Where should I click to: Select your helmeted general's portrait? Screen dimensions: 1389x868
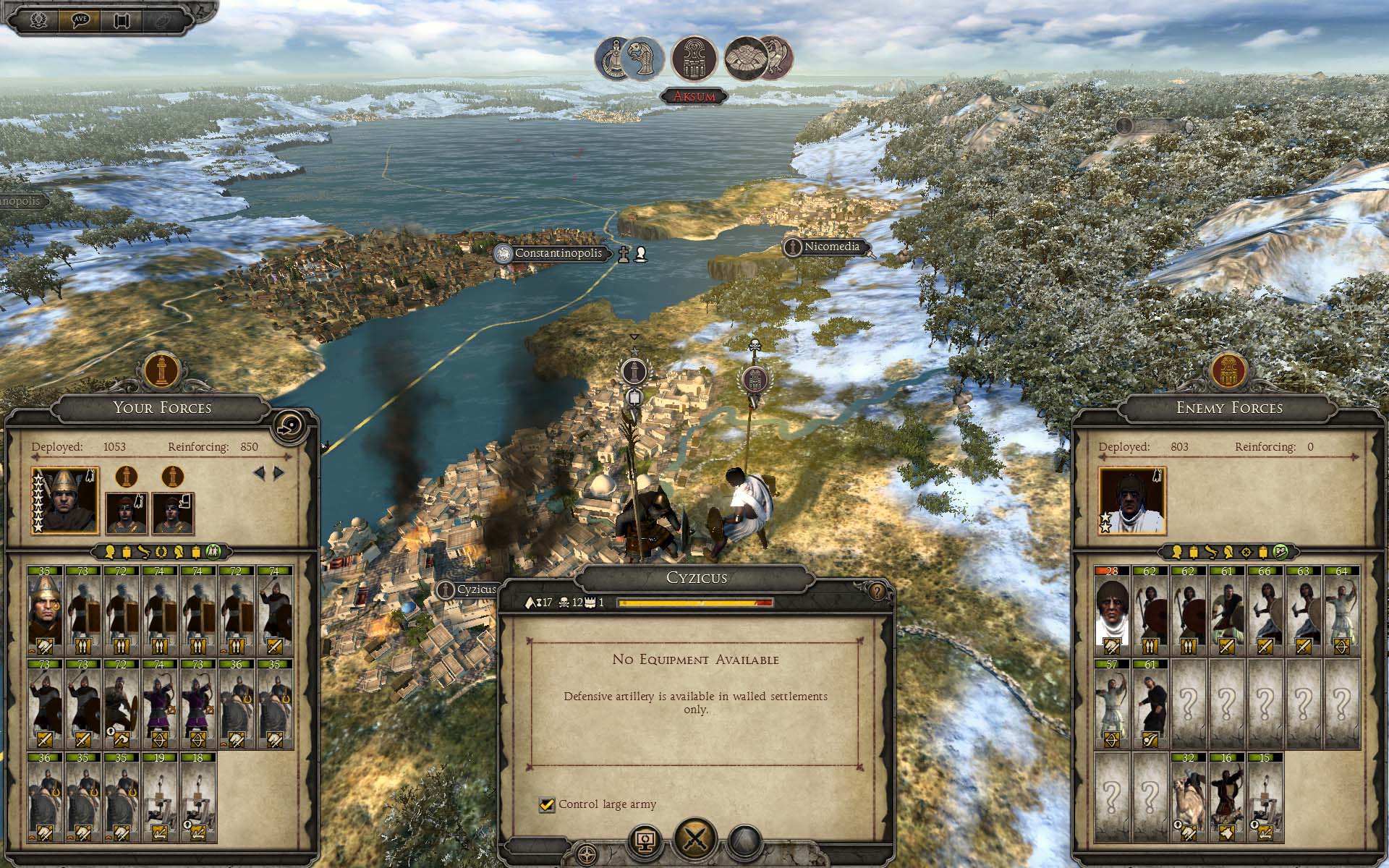coord(65,500)
